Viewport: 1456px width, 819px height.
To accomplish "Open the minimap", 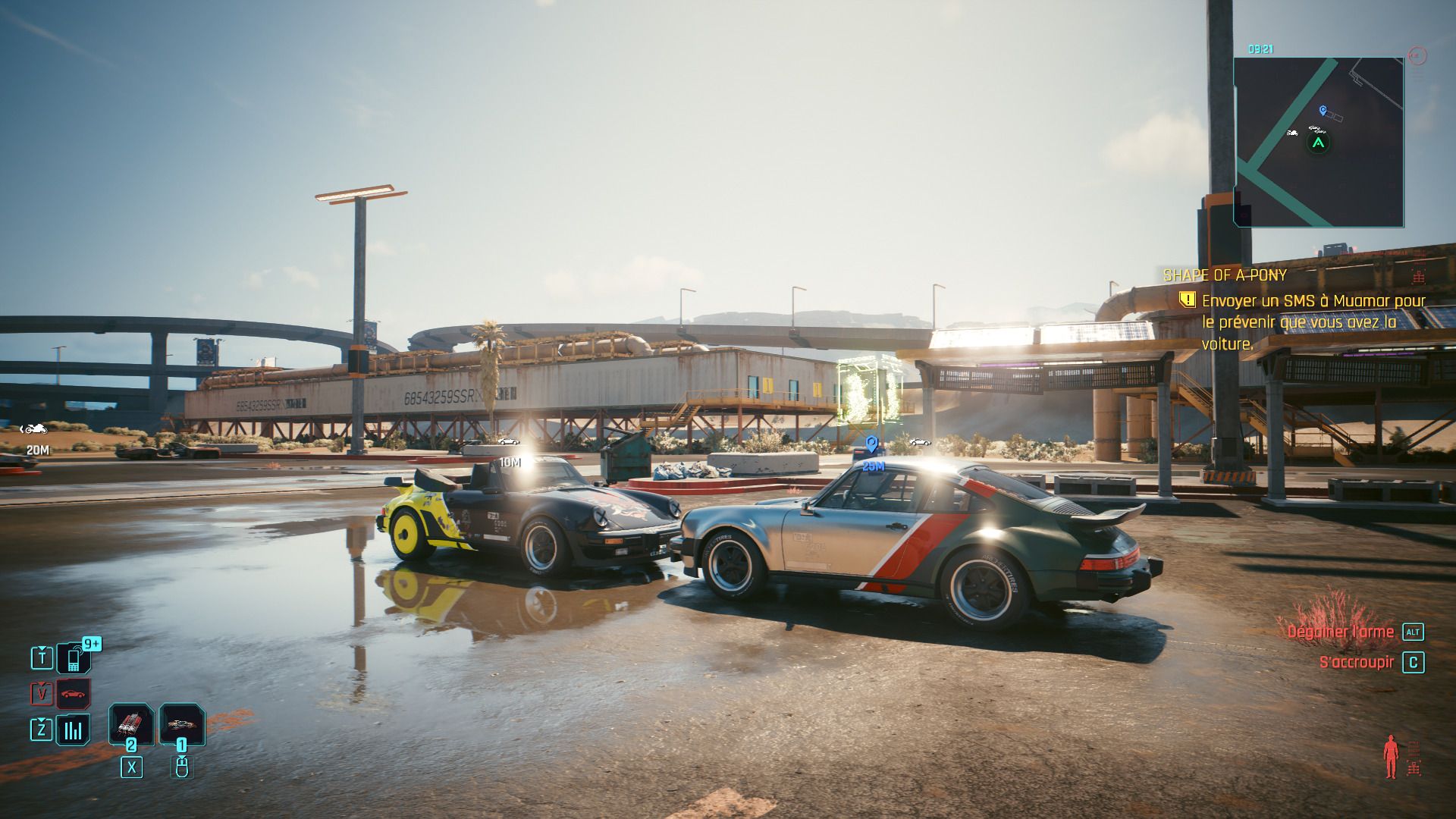I will click(x=1318, y=142).
